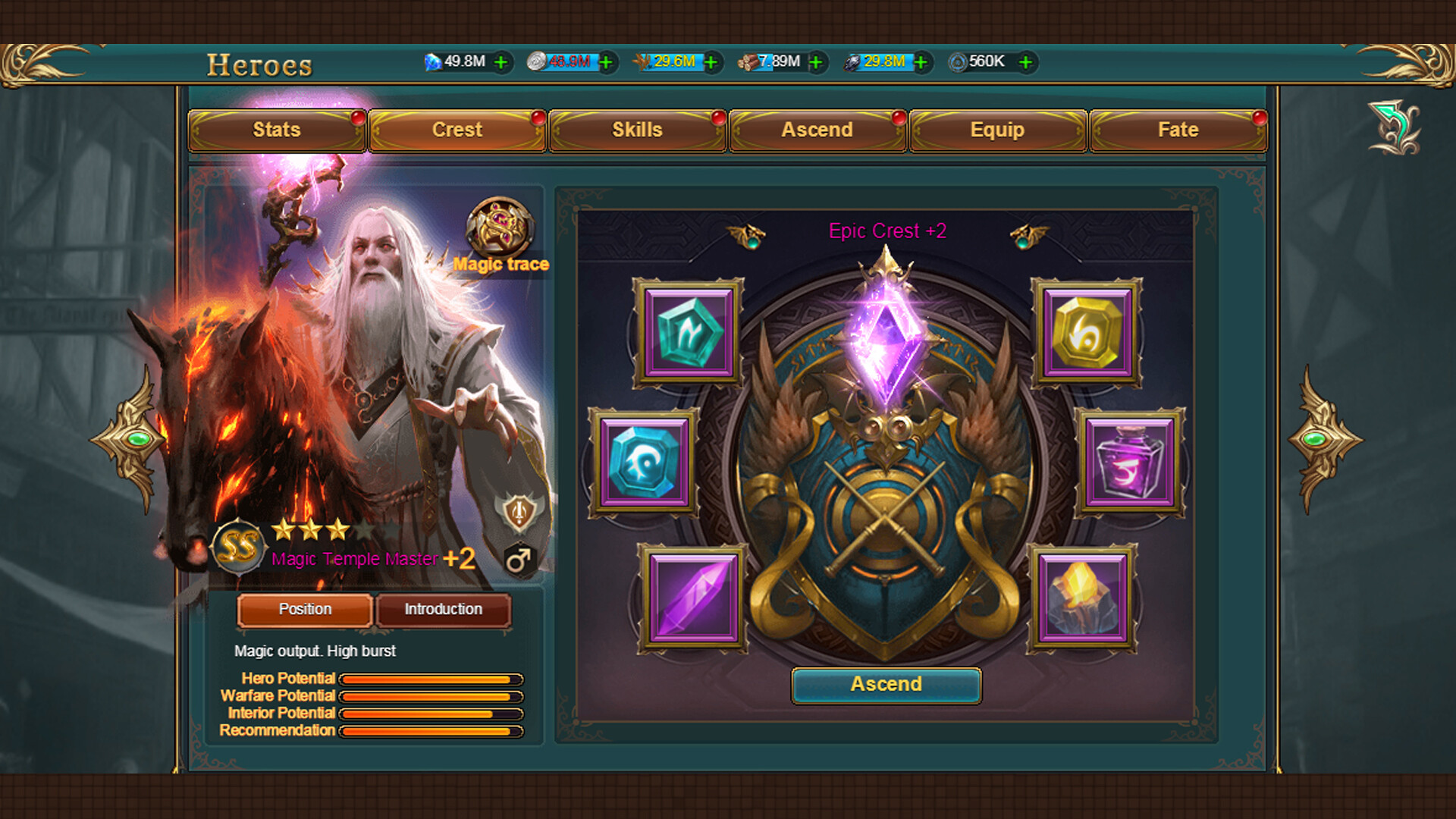Click the Ascend button

(886, 684)
